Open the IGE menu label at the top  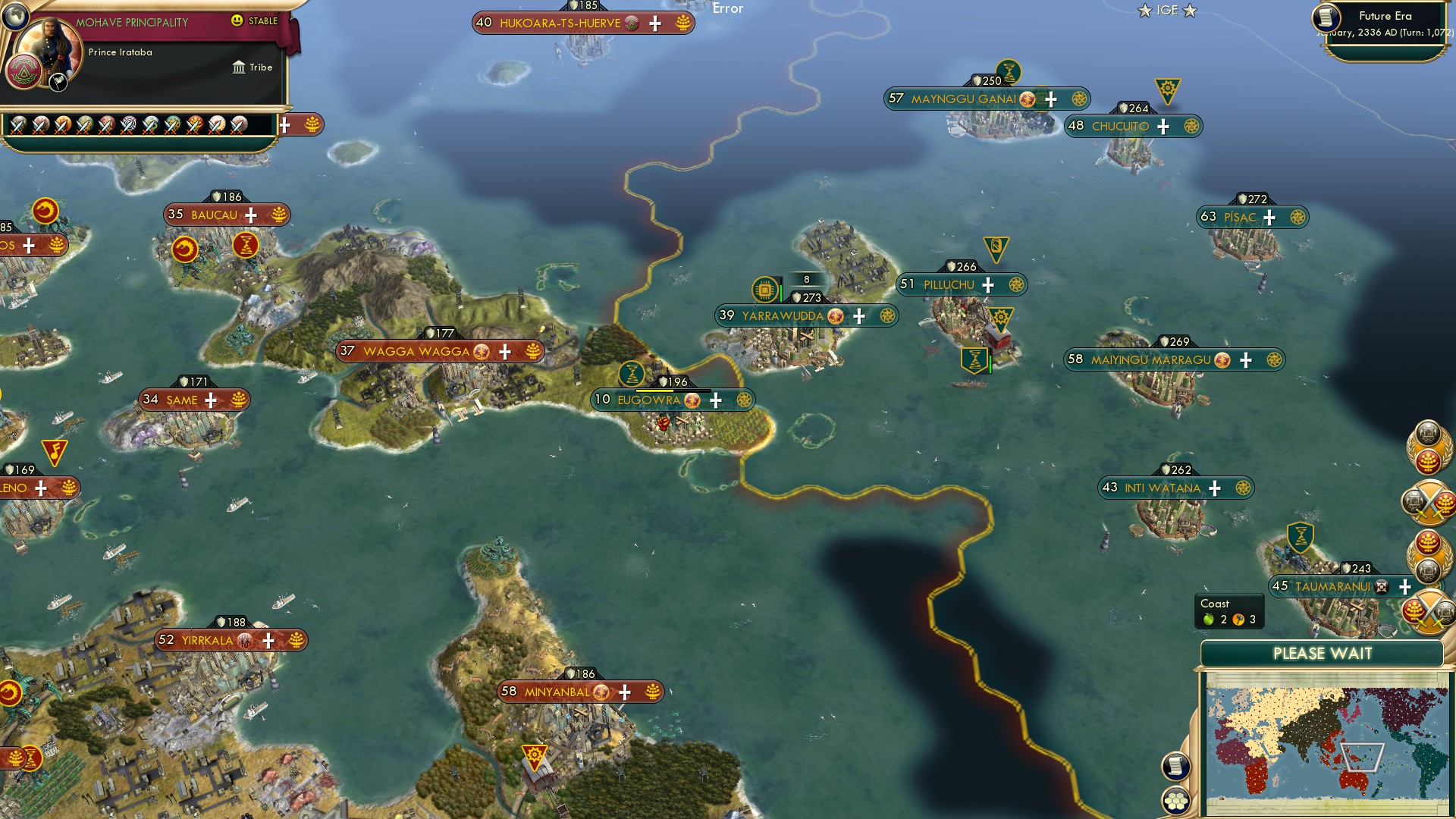tap(1167, 11)
